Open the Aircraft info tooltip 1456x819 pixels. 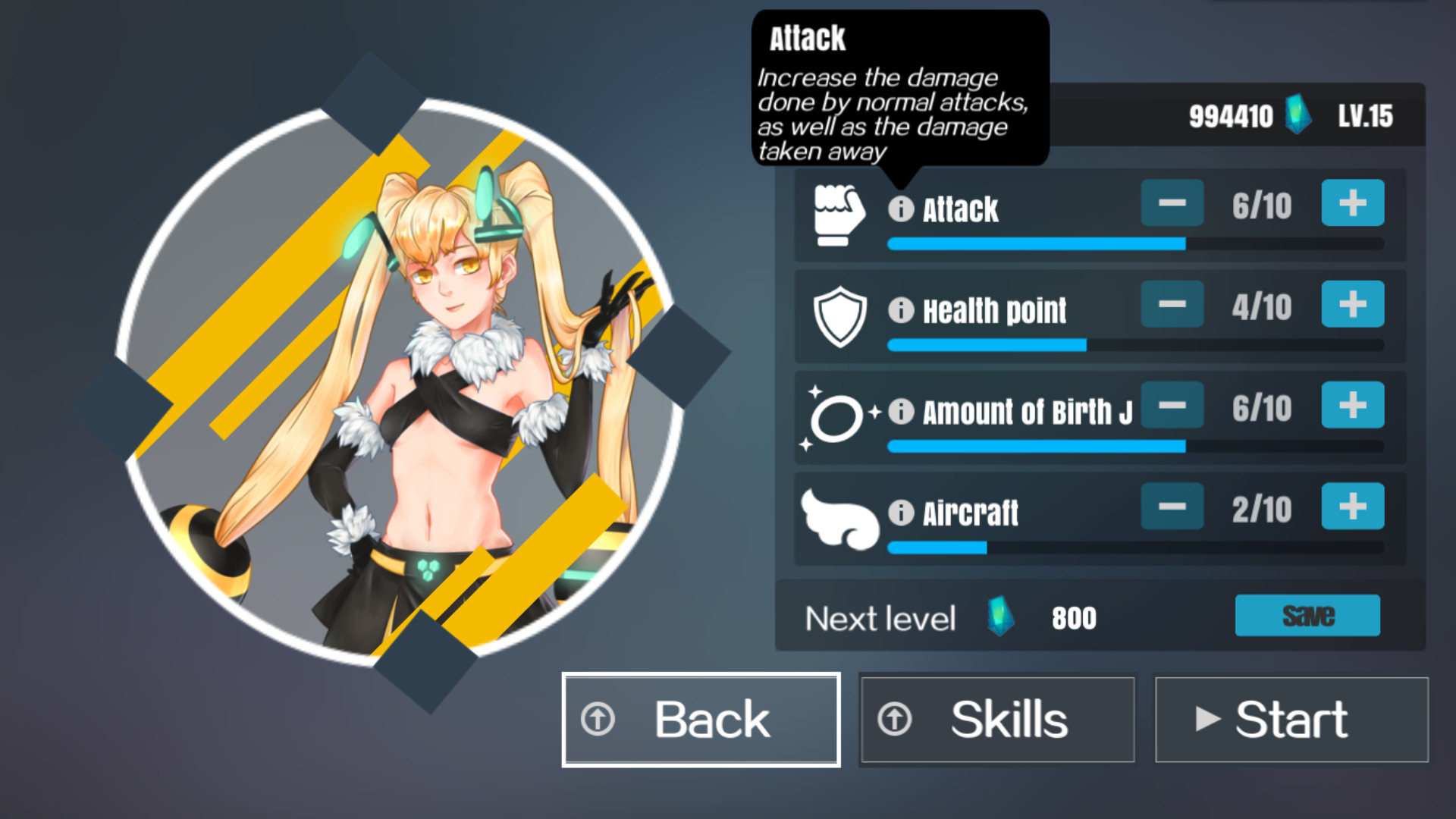(900, 513)
